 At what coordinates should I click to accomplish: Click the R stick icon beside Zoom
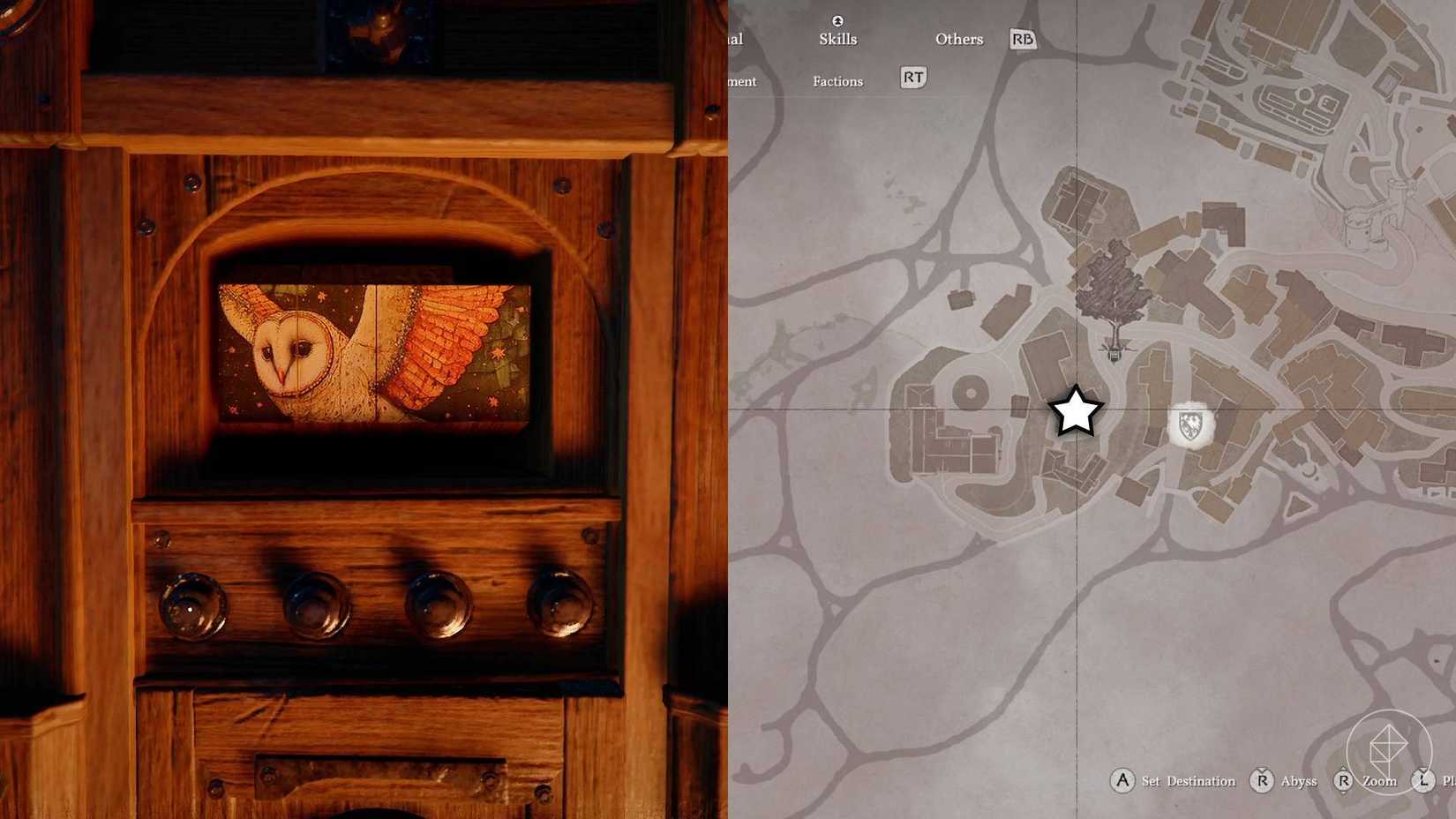[x=1345, y=781]
